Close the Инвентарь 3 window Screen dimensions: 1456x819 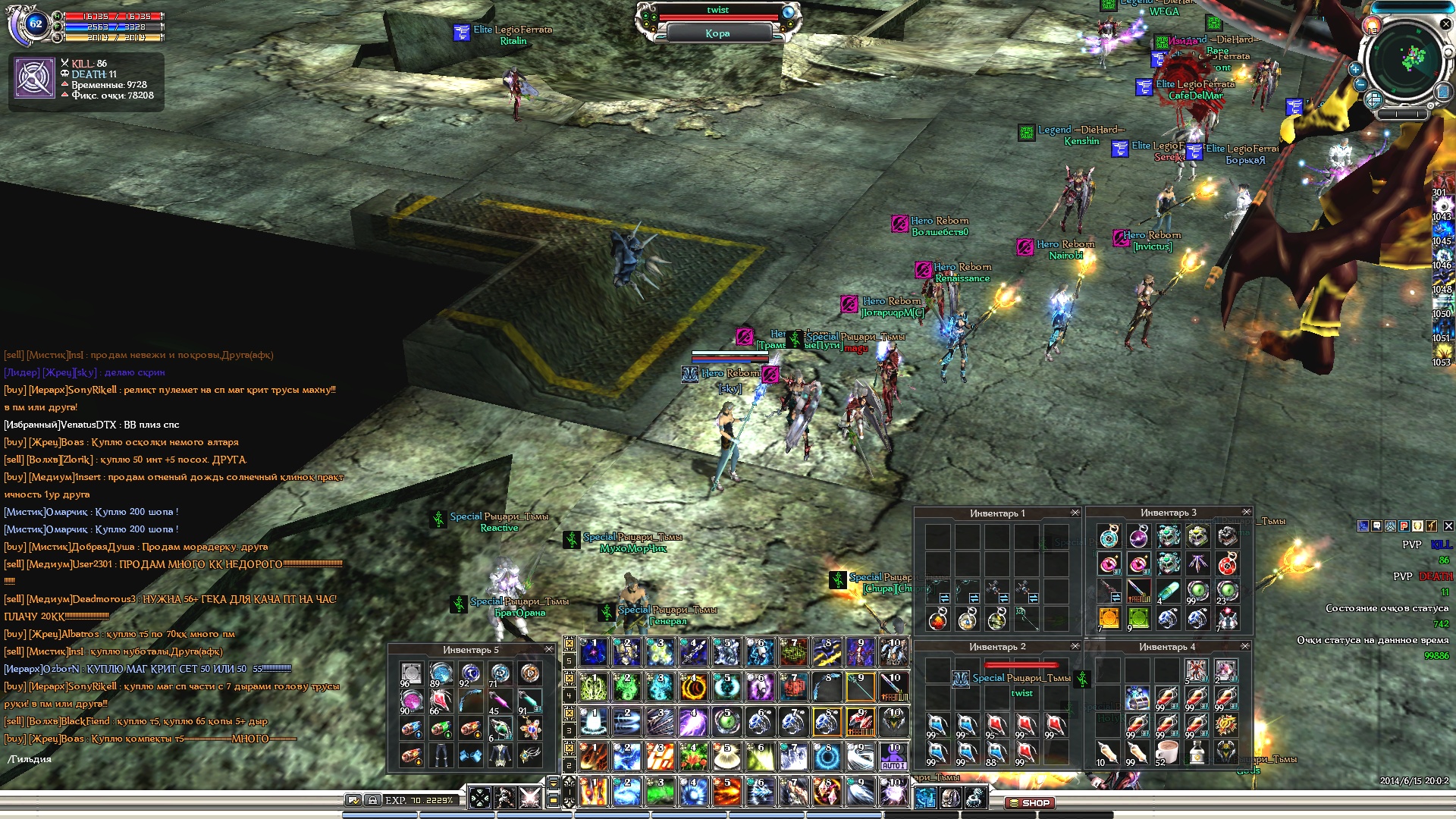1246,512
